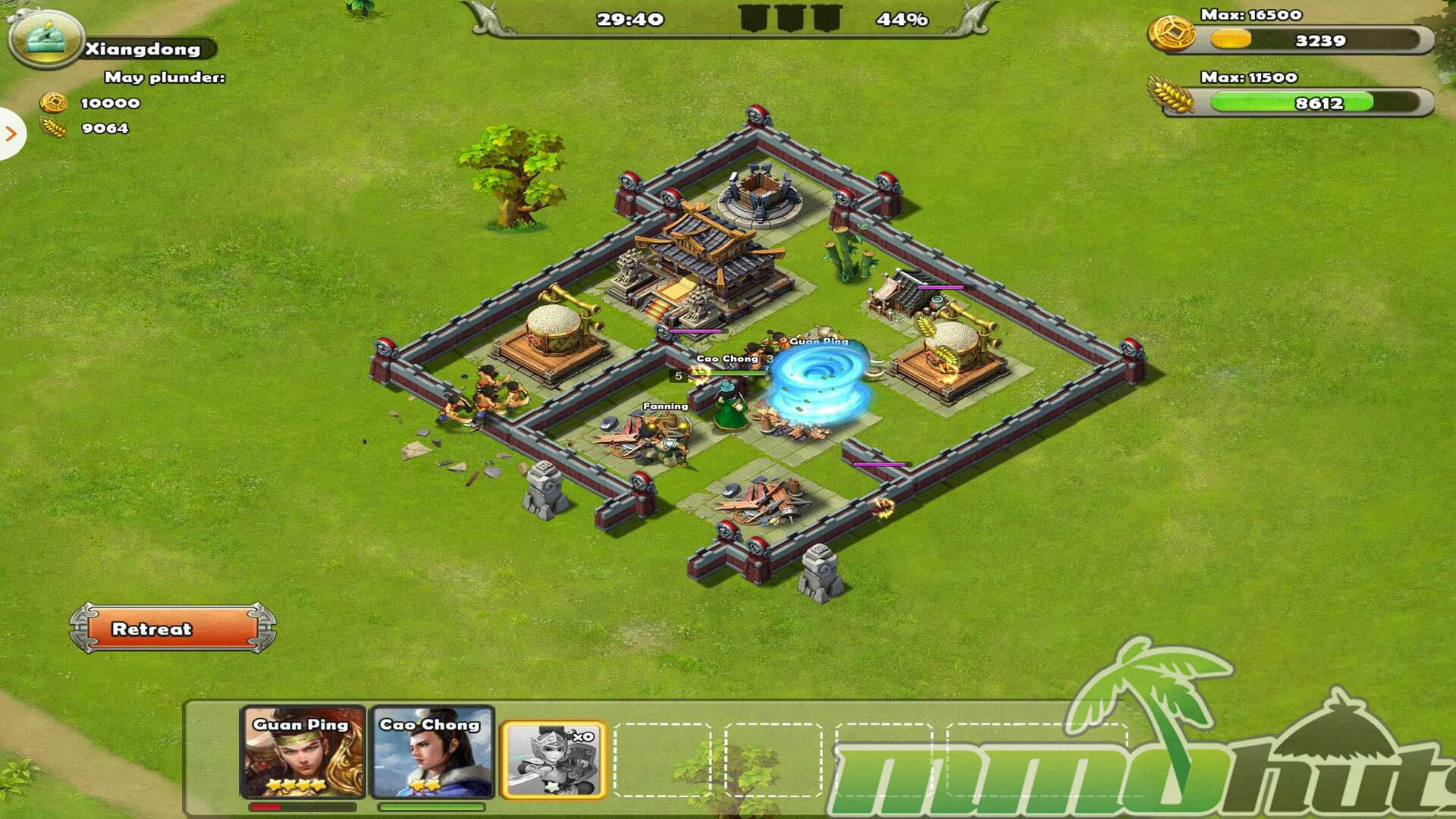Select the Guan Ping hero card
The image size is (1456, 819).
pyautogui.click(x=303, y=752)
